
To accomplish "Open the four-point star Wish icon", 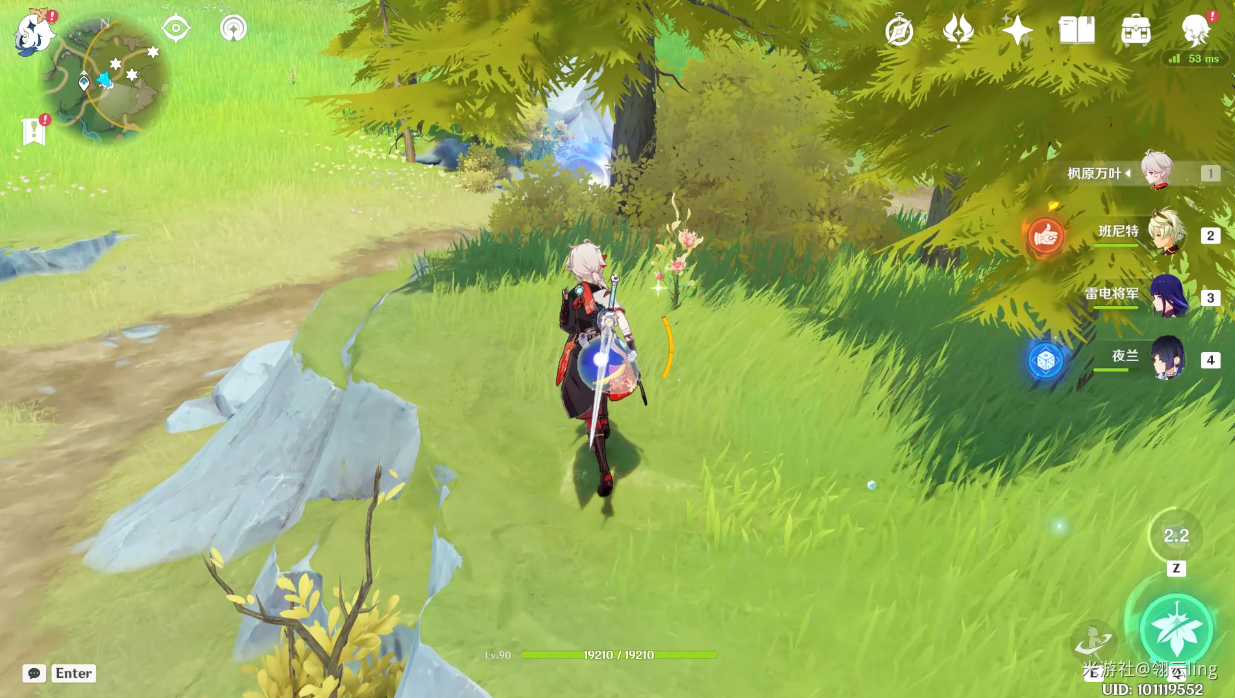I will tap(1017, 31).
